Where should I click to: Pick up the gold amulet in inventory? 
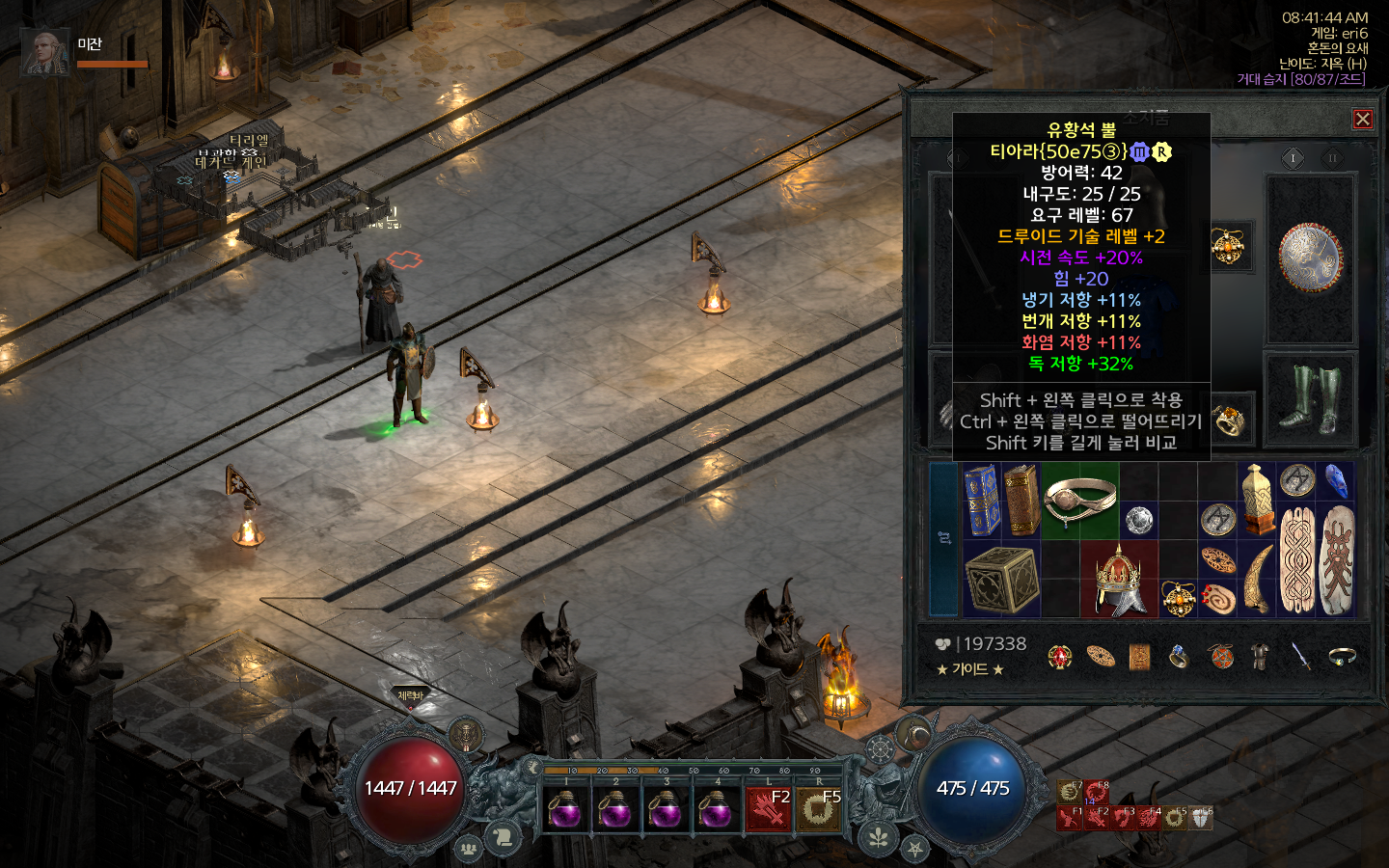1178,599
